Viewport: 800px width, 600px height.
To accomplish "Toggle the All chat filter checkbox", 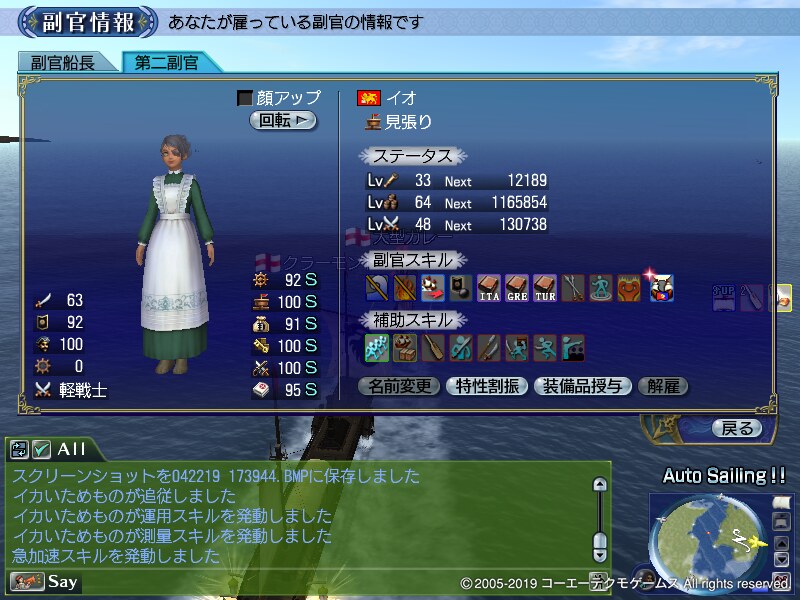I will click(41, 450).
